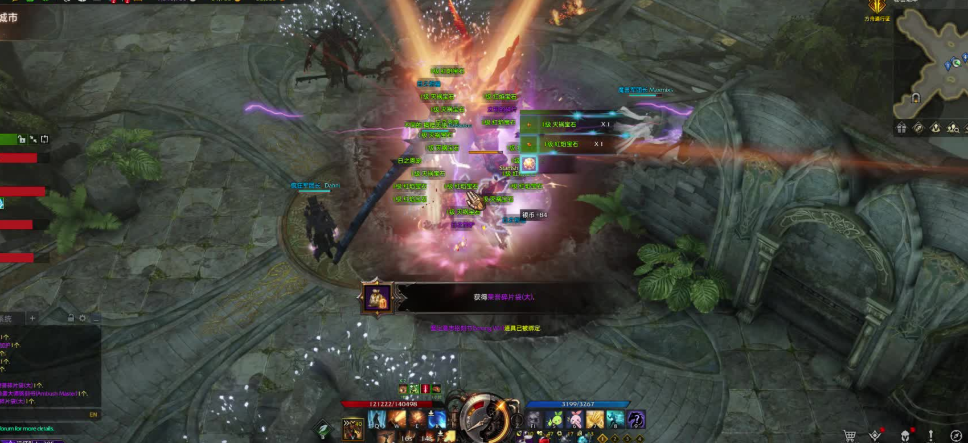Use the yellow wing skill icon
Viewport: 968px width, 443px height.
(595, 418)
